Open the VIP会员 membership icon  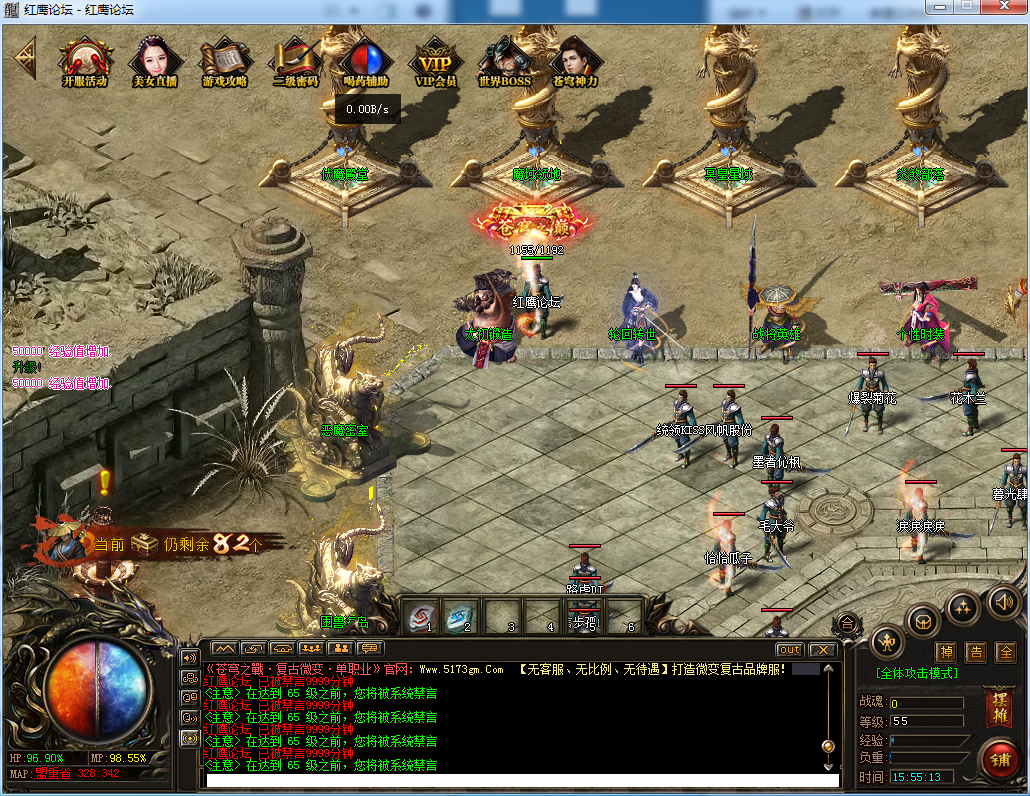(x=435, y=62)
